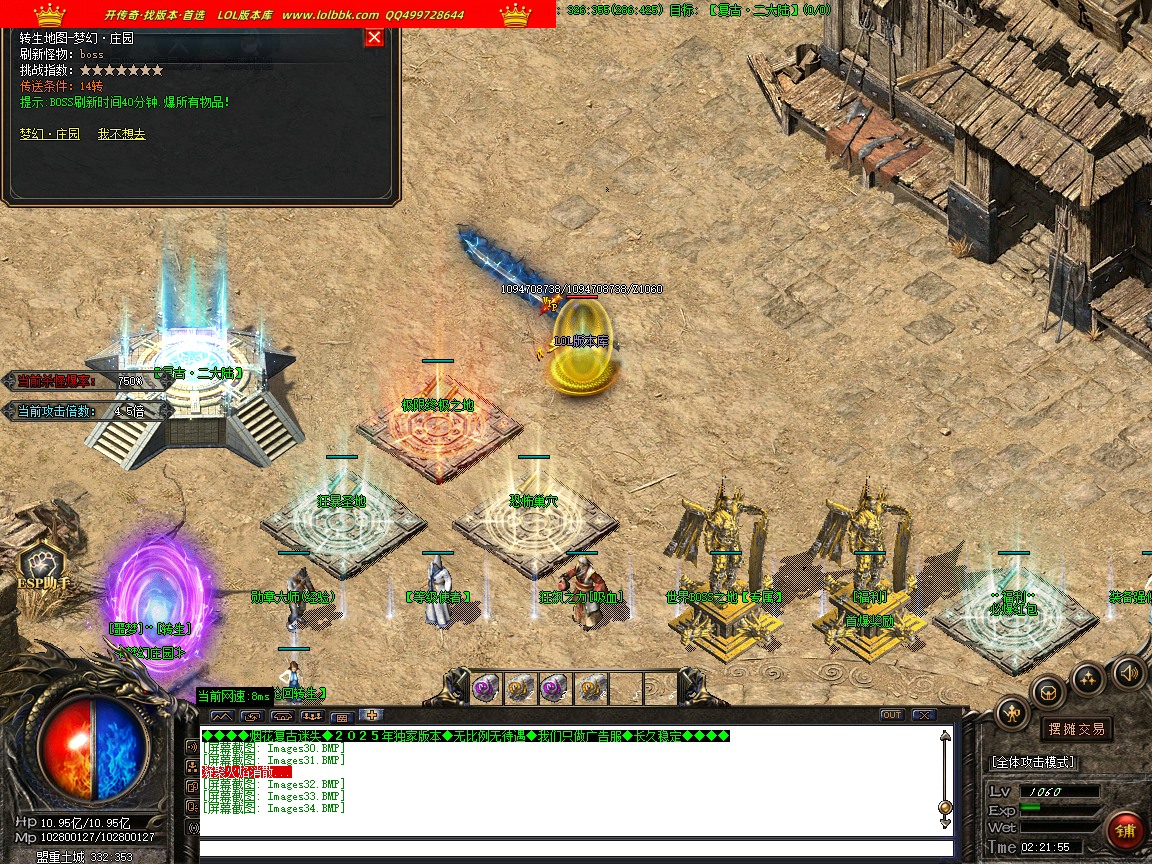Open the ESP助手 fist icon
Screen dimensions: 1152x864
[45, 564]
